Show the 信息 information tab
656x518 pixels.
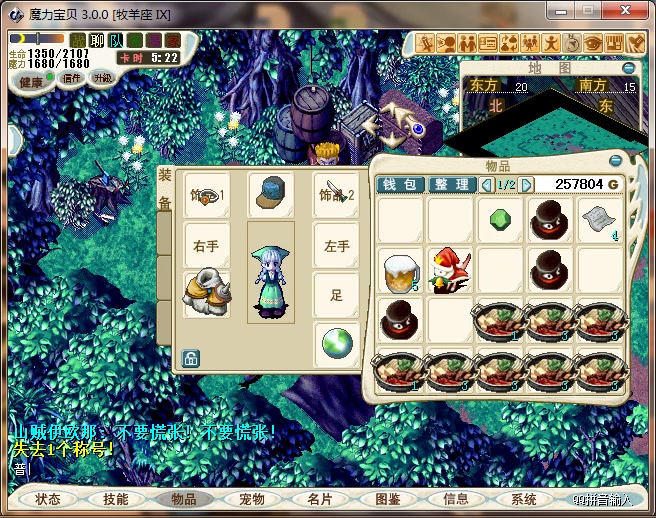pos(455,498)
